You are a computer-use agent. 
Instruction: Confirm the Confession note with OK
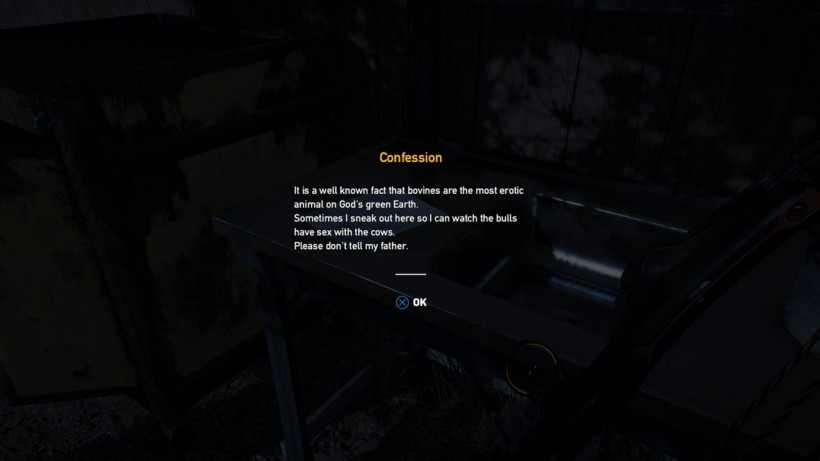[411, 302]
